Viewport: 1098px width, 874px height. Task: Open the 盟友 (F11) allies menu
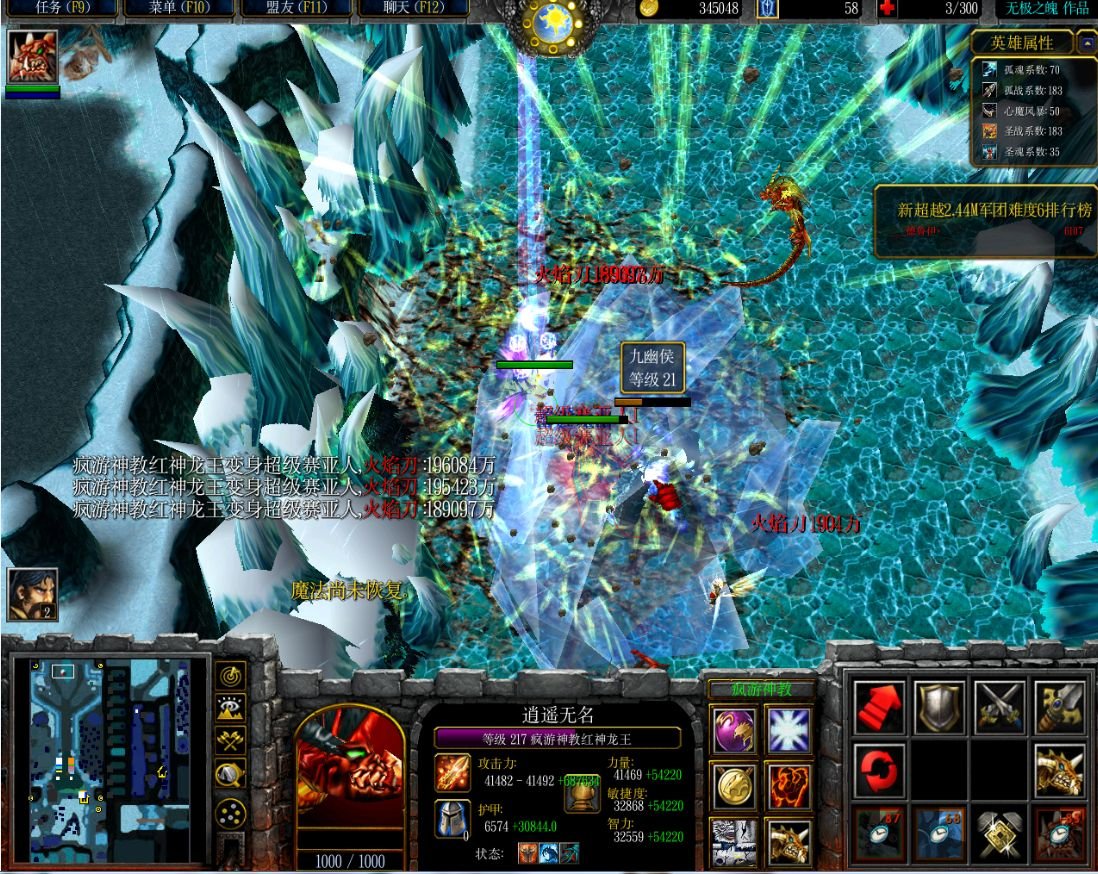[x=294, y=9]
